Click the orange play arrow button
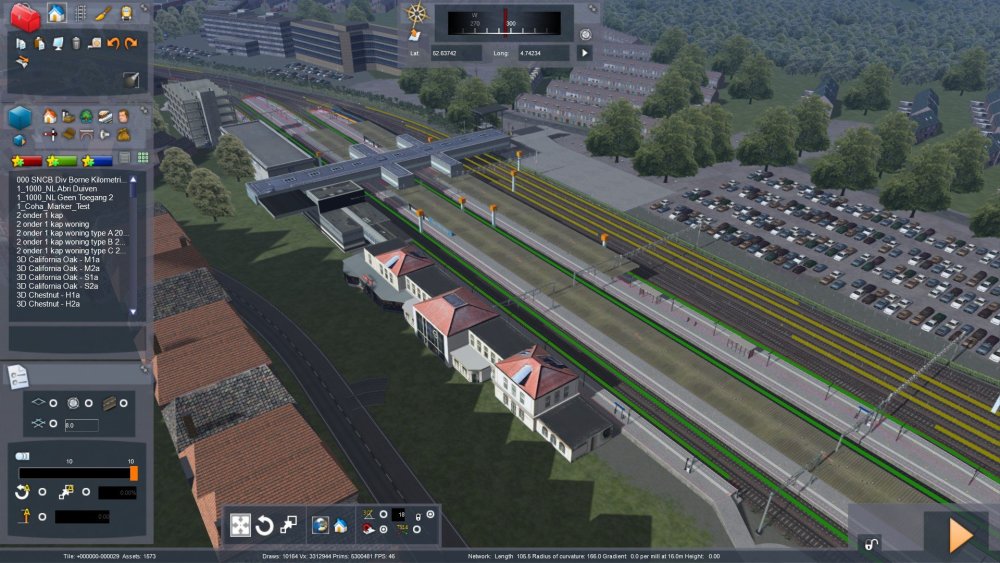This screenshot has width=1000, height=563. 960,535
